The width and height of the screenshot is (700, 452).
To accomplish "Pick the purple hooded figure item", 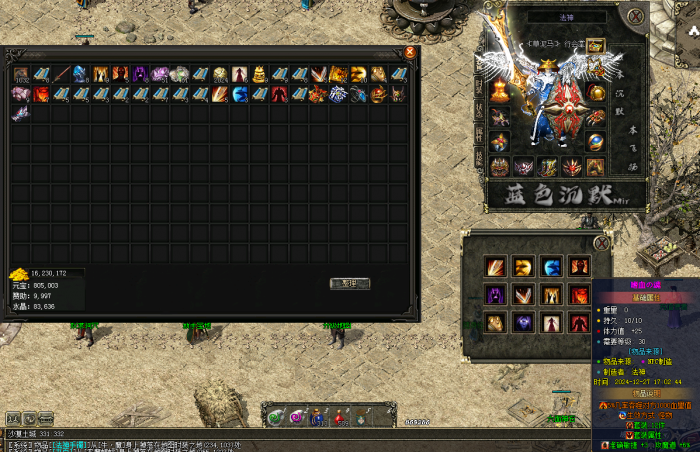I will pyautogui.click(x=140, y=74).
